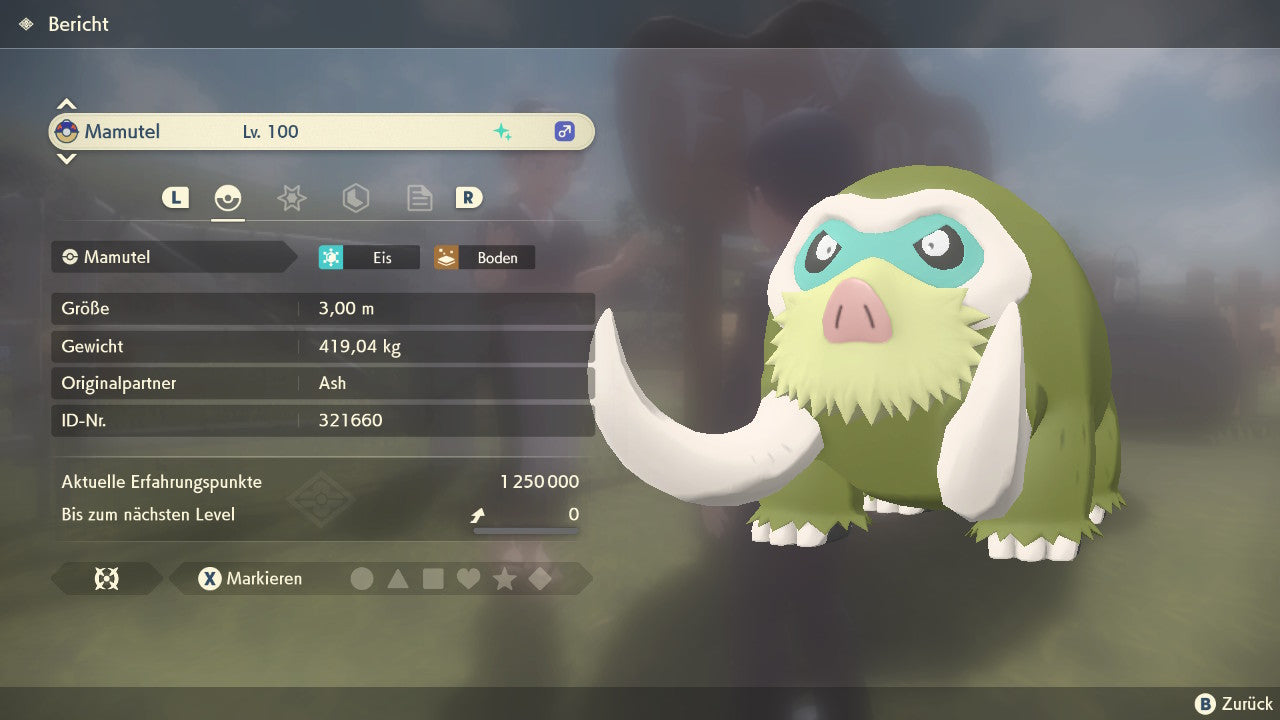Choose the circle marking
This screenshot has height=720, width=1280.
pos(362,578)
